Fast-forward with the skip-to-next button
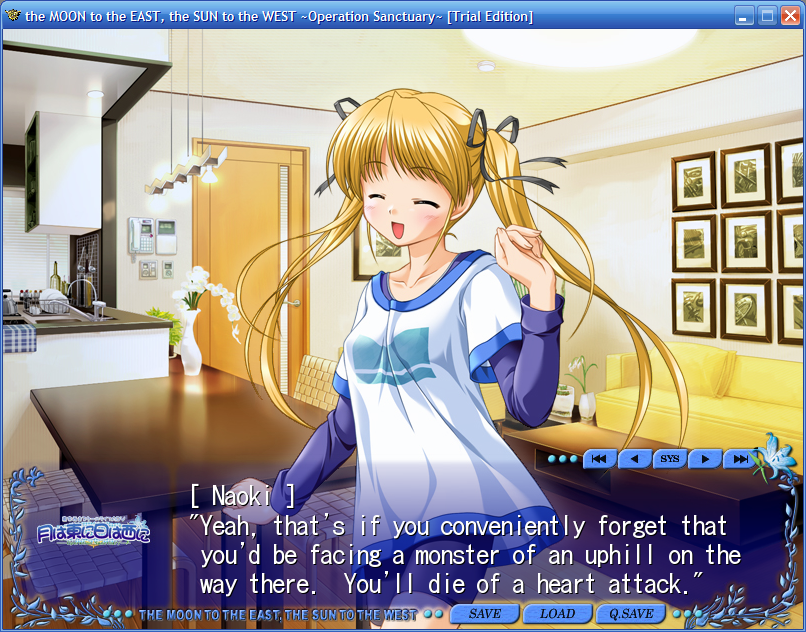 739,459
